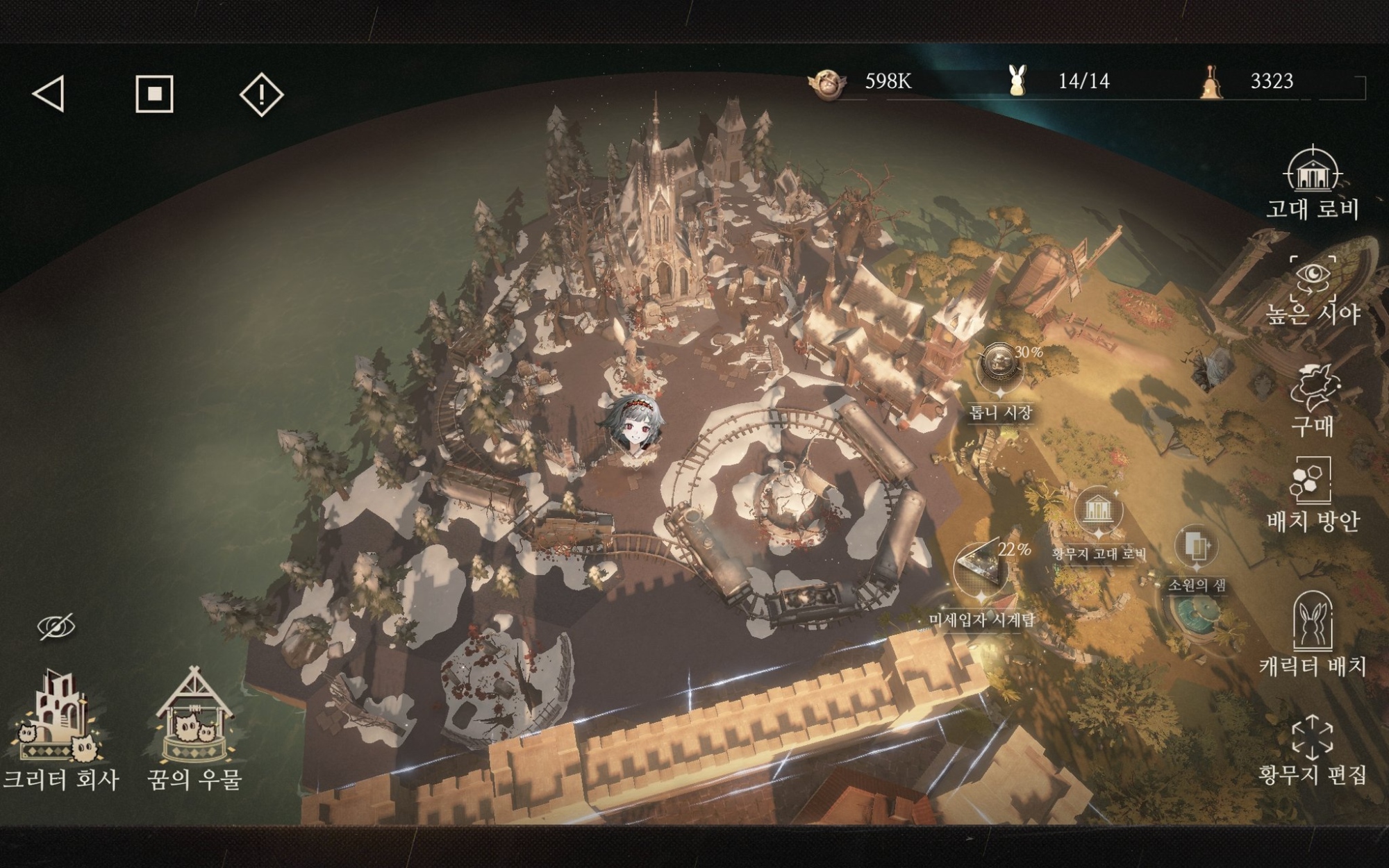Open the 구매 shop
Viewport: 1389px width, 868px height.
point(1312,399)
